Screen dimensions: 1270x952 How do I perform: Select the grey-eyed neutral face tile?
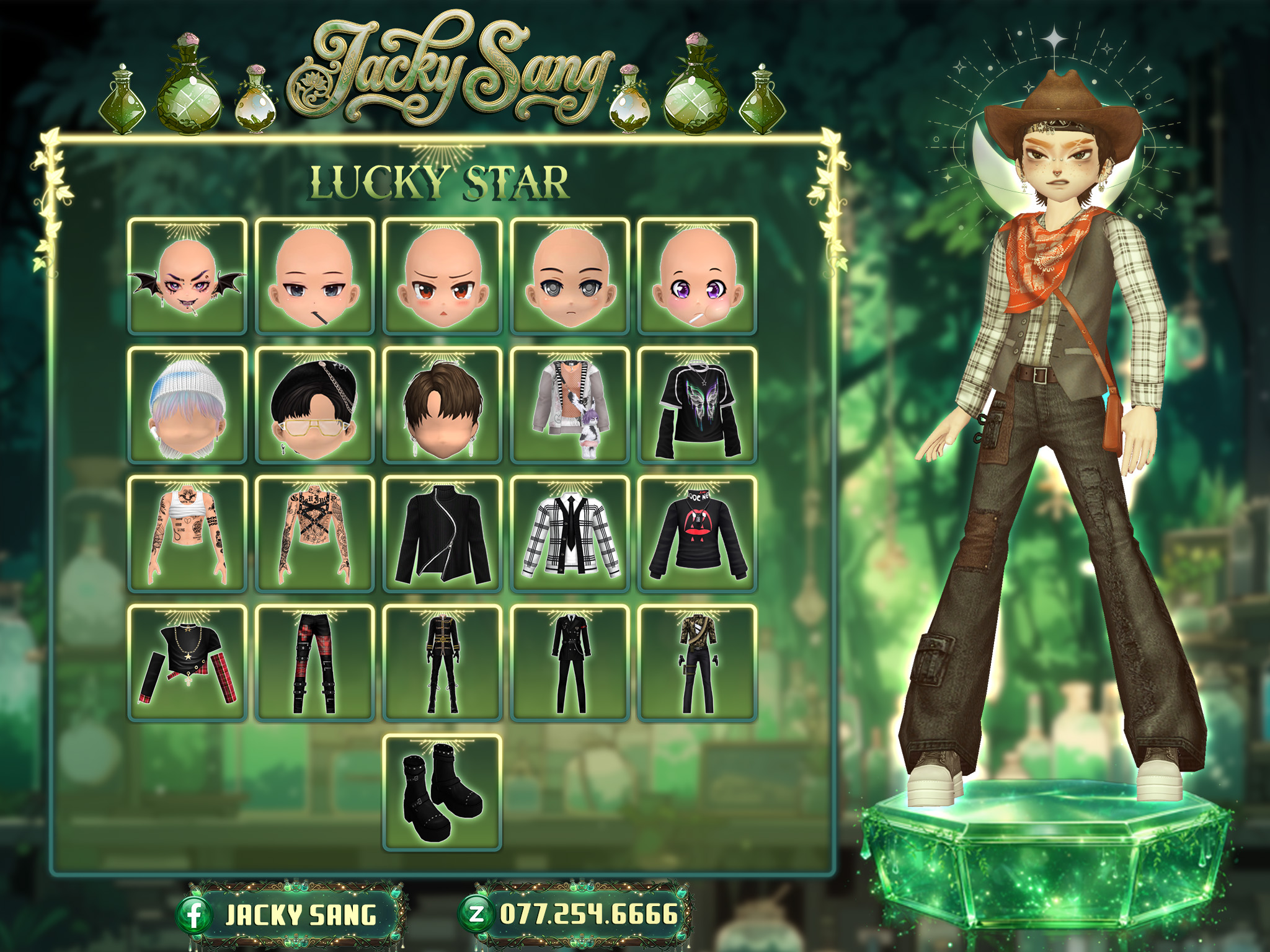[569, 276]
